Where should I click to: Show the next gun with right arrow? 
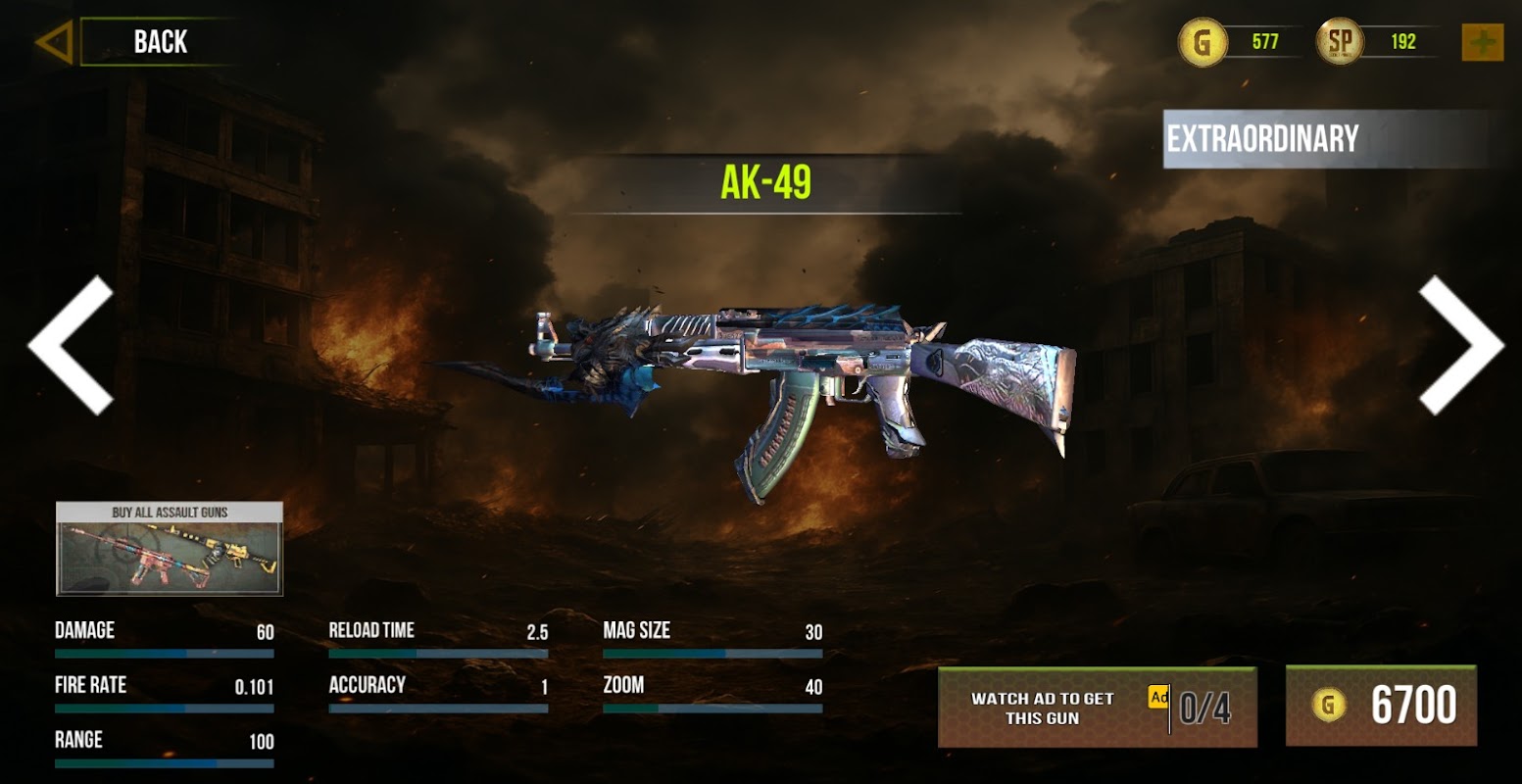click(1459, 344)
